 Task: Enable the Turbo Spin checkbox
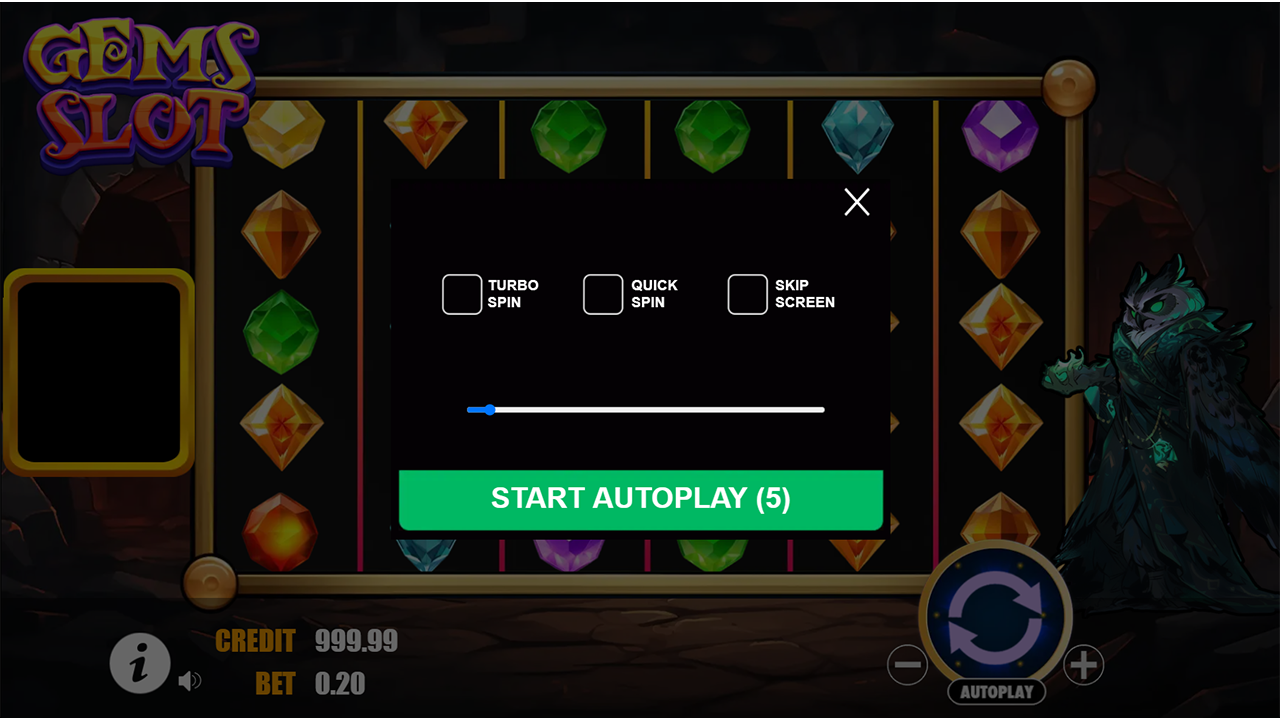(461, 293)
